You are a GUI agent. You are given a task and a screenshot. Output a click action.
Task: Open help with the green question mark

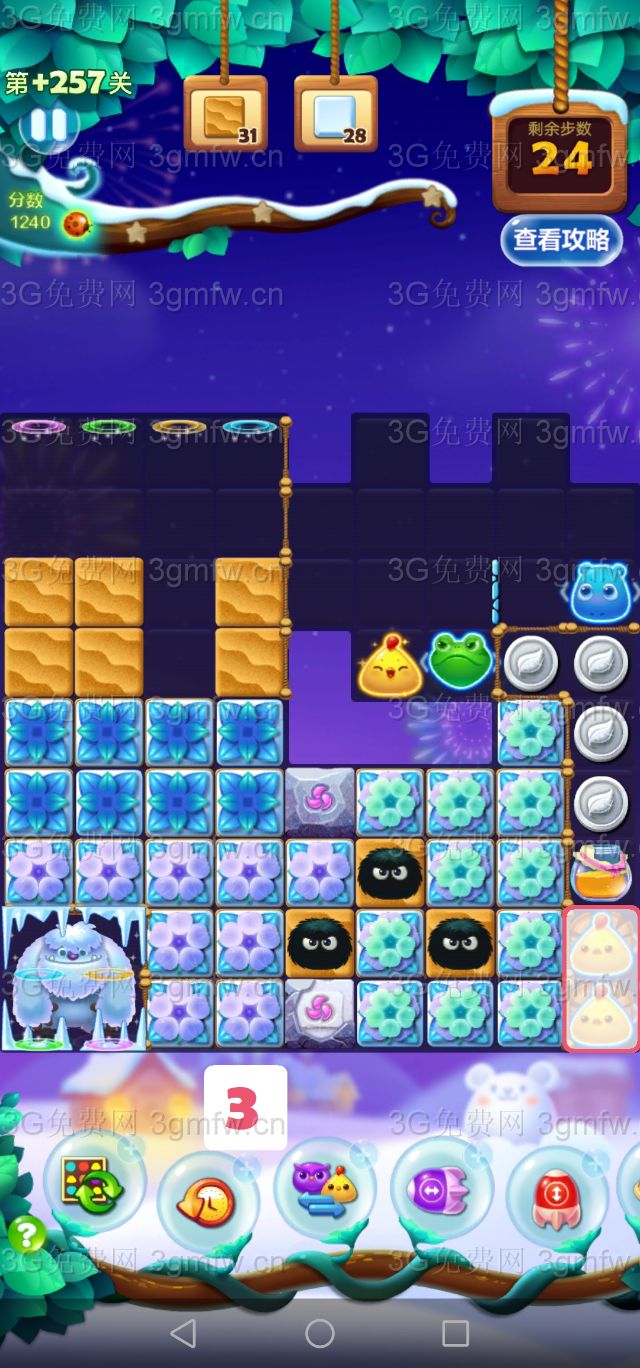point(27,1235)
